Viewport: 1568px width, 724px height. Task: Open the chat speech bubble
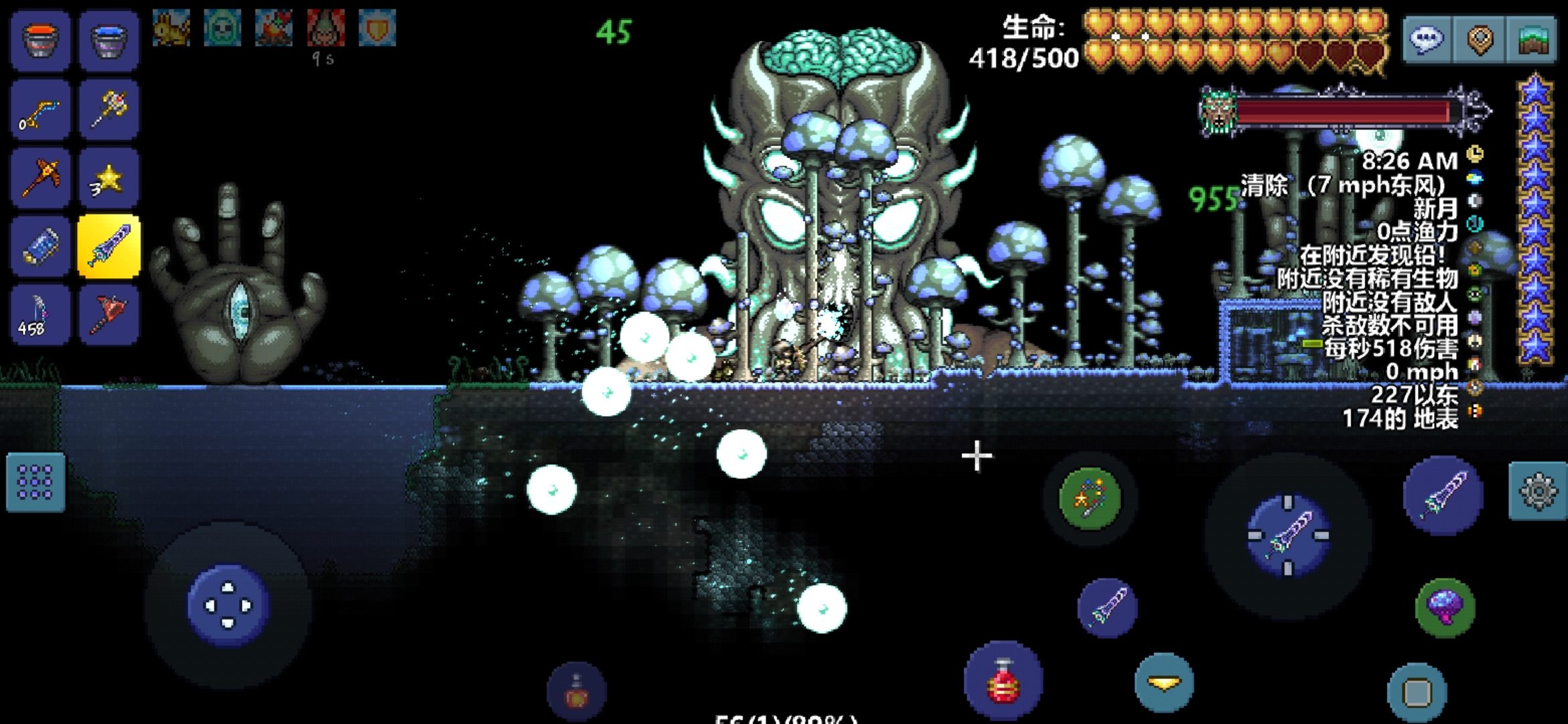(x=1427, y=40)
